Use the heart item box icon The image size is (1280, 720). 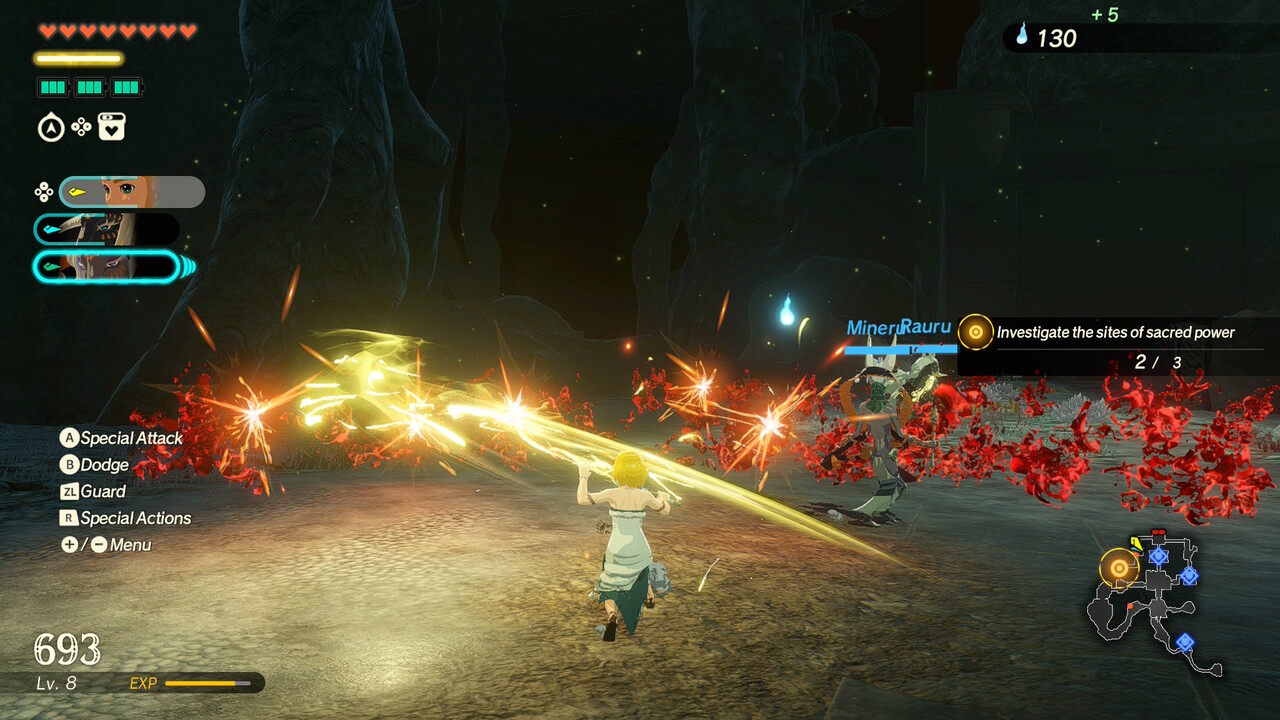tap(112, 127)
